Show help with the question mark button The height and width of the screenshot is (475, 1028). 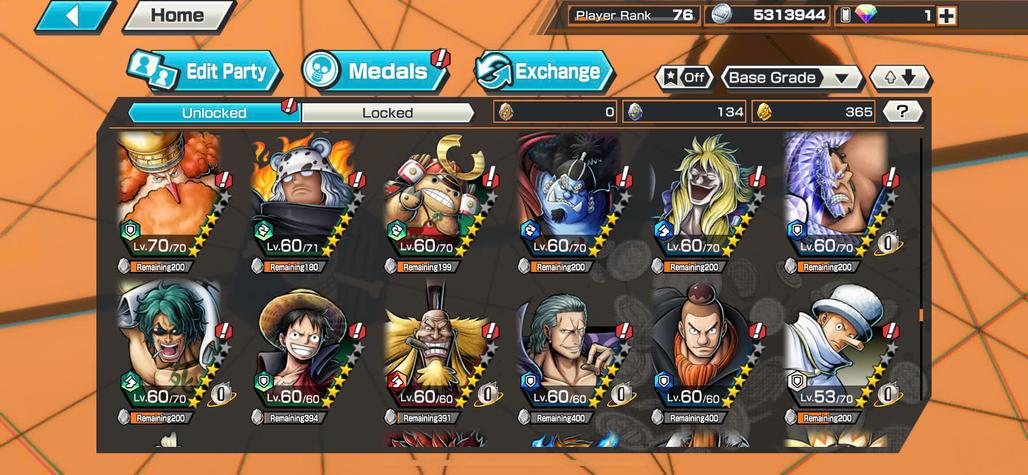point(903,112)
